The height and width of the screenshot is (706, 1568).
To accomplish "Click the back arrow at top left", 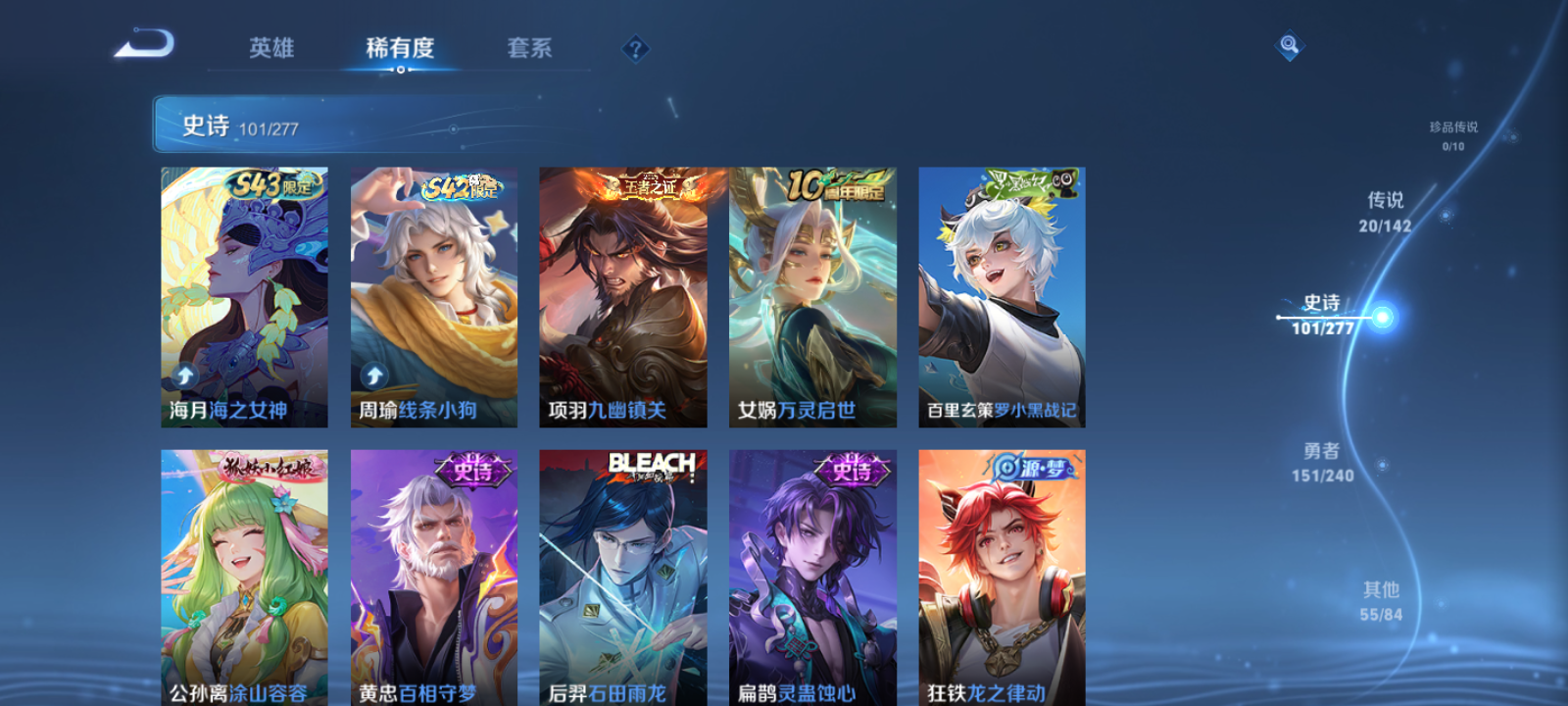I will click(143, 44).
